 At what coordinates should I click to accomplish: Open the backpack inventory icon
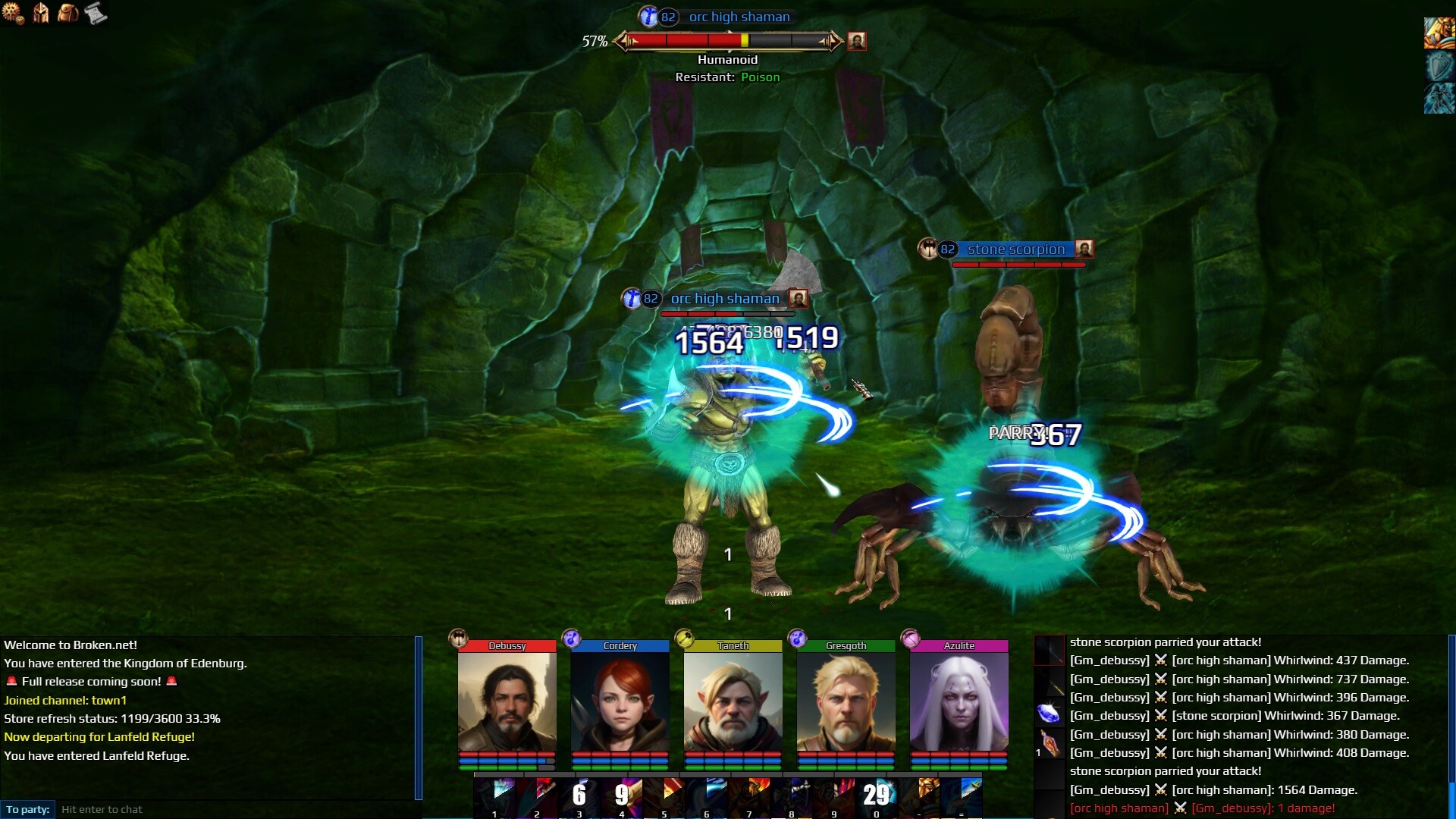click(x=68, y=13)
